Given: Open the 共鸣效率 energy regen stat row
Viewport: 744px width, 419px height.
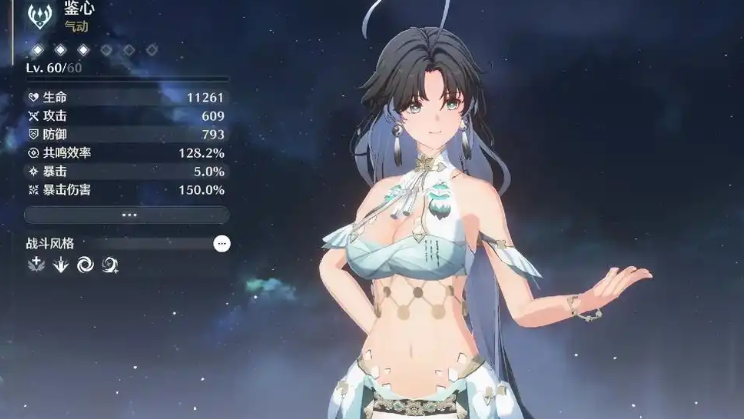Looking at the screenshot, I should click(127, 153).
